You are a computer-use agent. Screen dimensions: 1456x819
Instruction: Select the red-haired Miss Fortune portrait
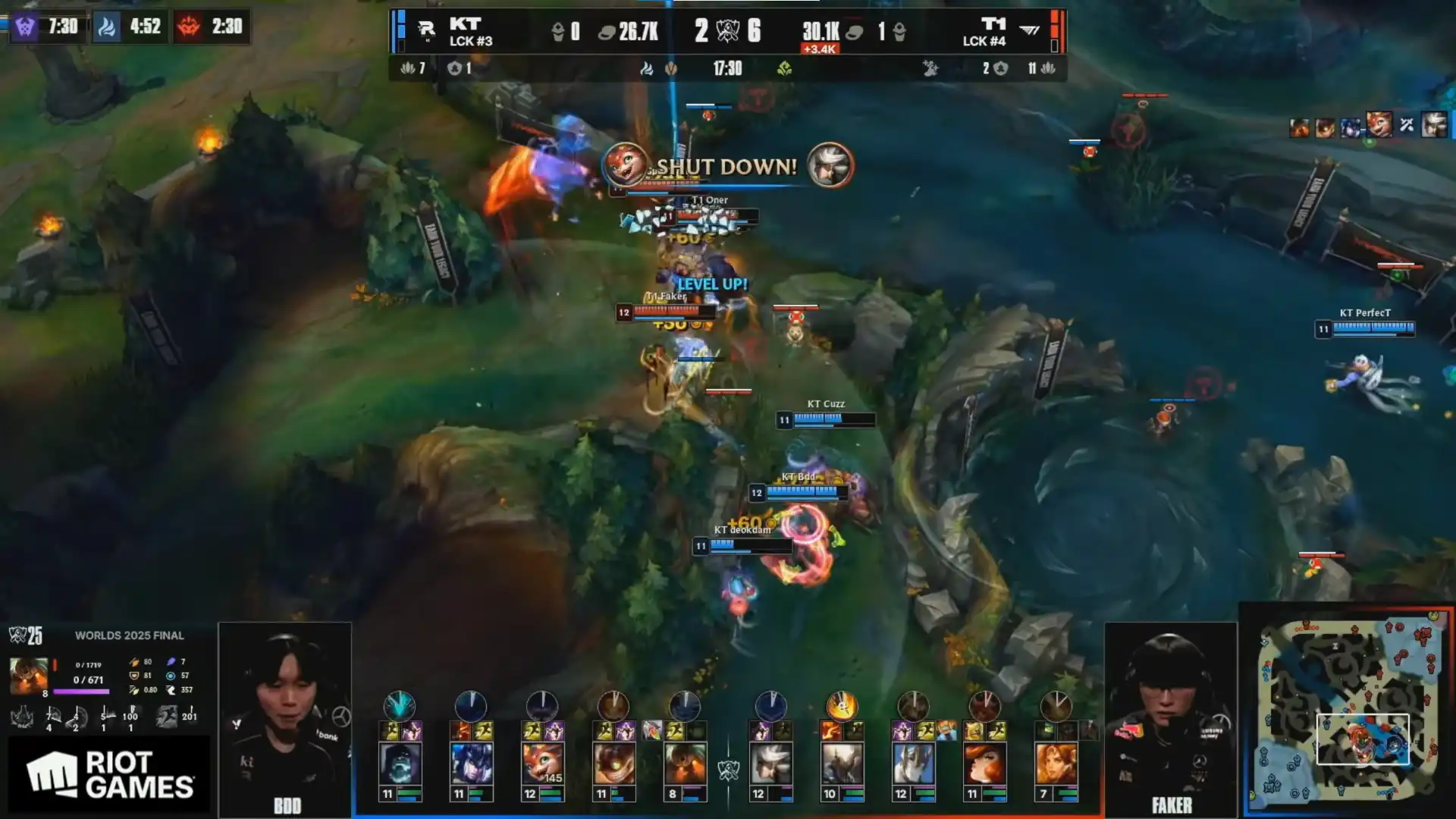[984, 764]
